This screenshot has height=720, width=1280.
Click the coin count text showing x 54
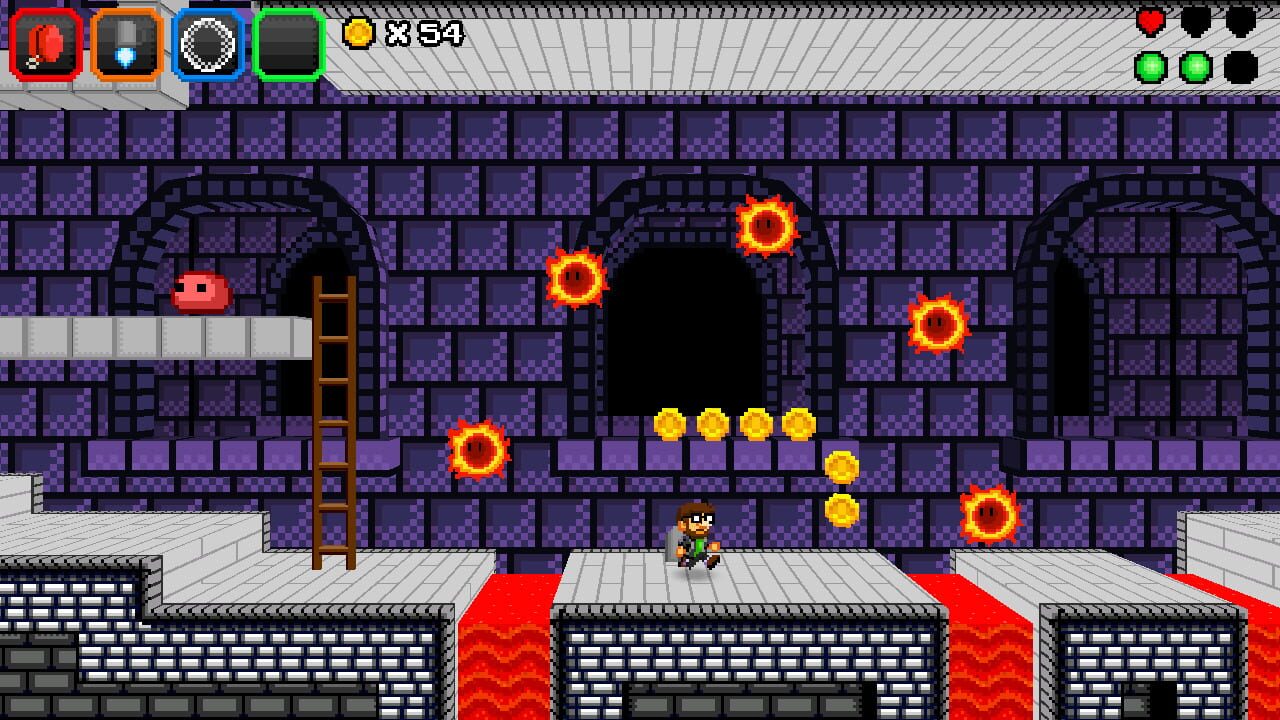coord(425,34)
